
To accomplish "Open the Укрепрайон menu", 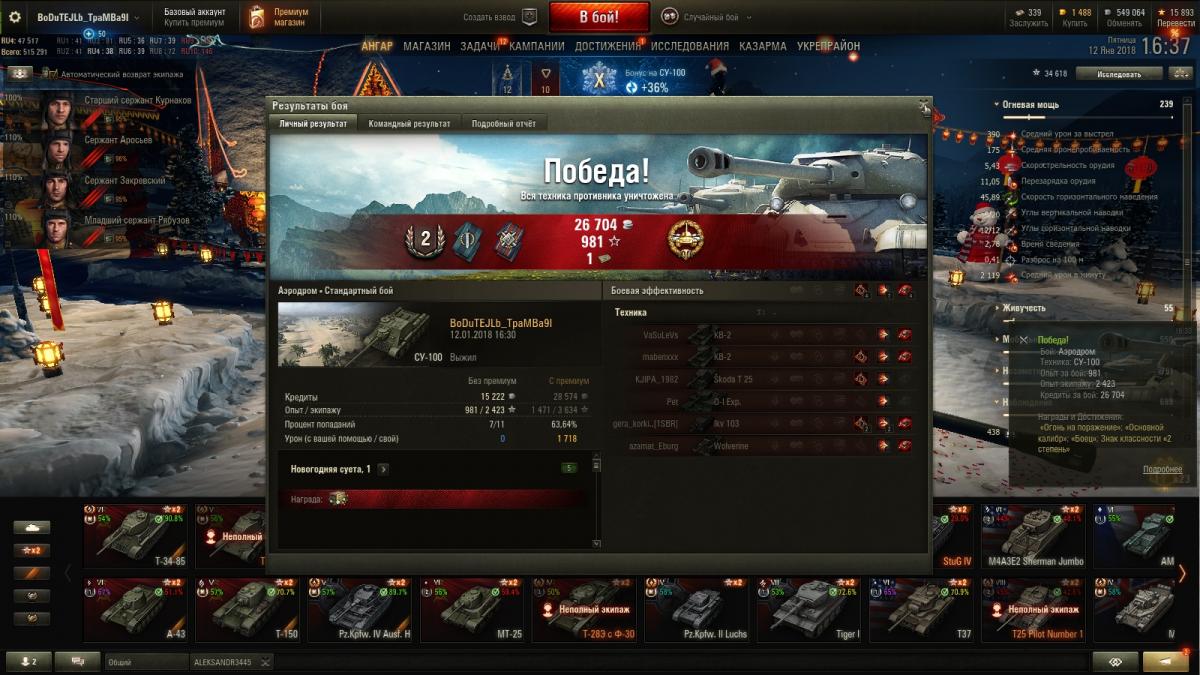I will point(828,46).
